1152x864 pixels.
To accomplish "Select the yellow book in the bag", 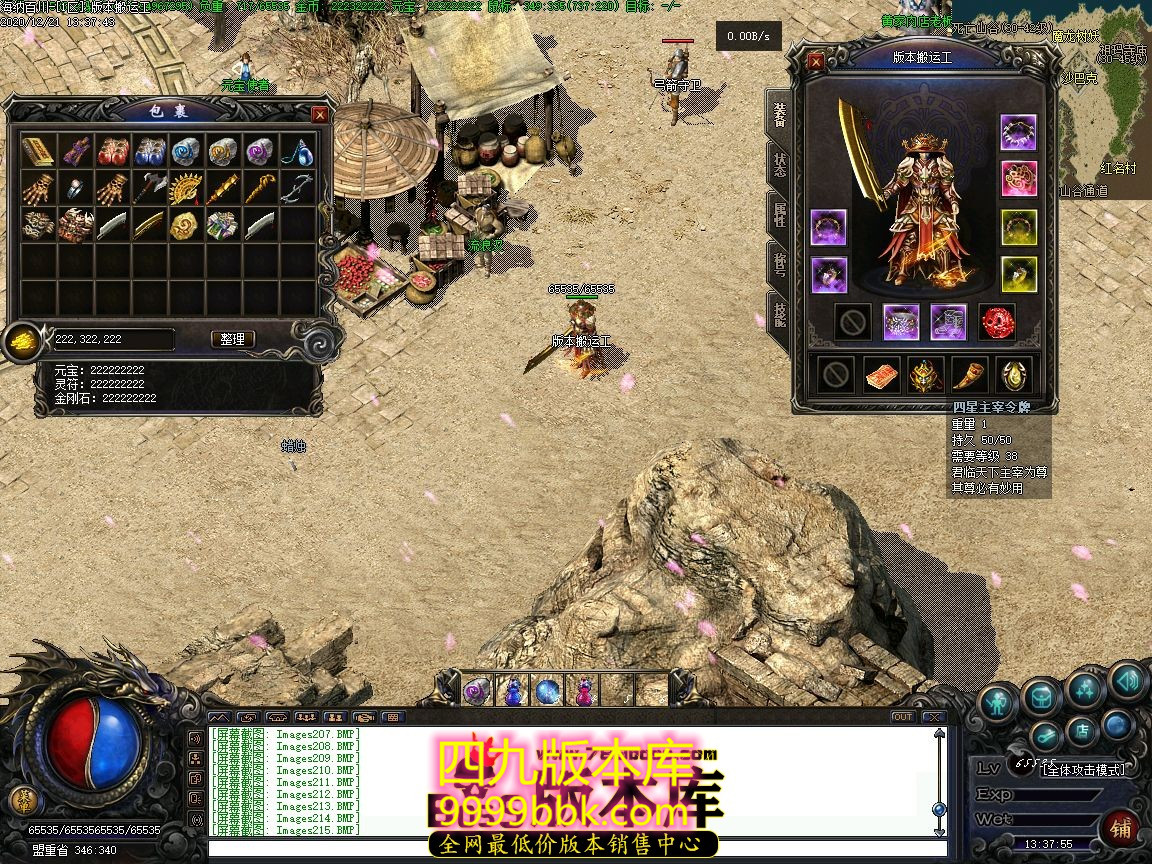I will tap(38, 152).
